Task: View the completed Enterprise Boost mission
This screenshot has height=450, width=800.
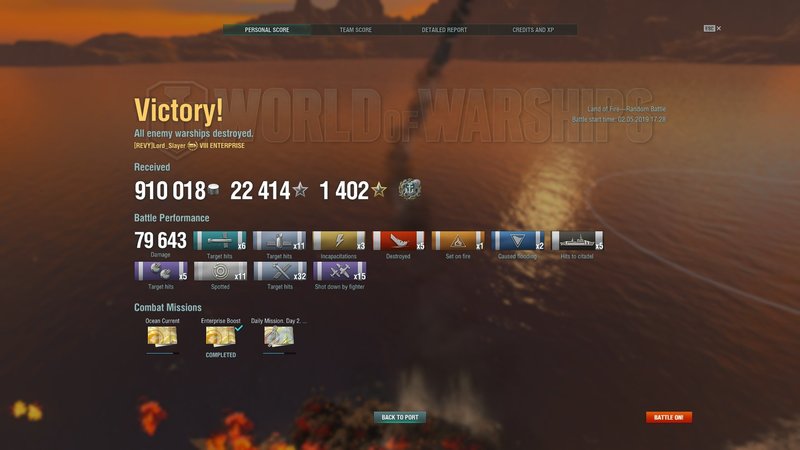Action: point(220,336)
